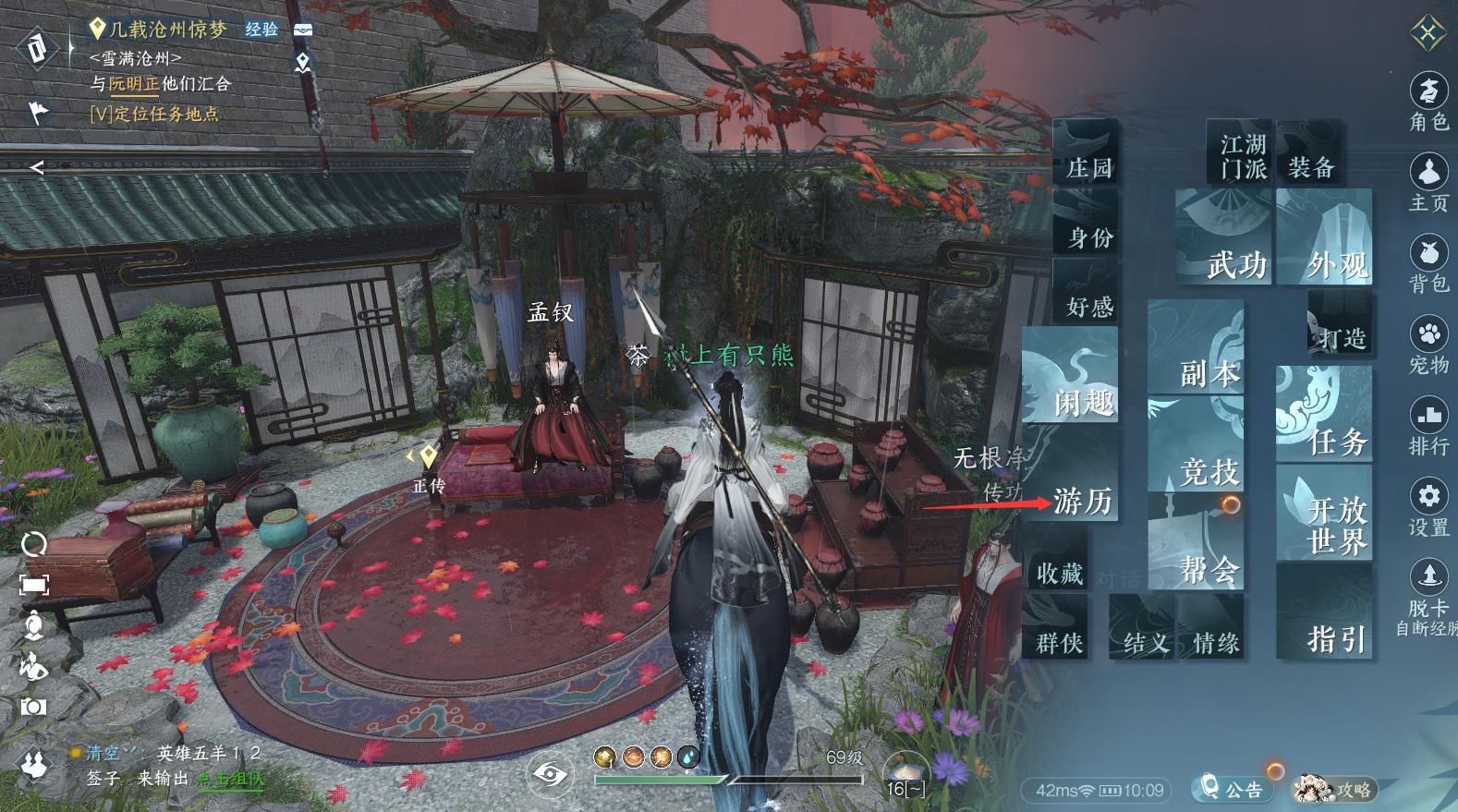Choose the 副本 dungeon tile
The height and width of the screenshot is (812, 1458).
1197,346
